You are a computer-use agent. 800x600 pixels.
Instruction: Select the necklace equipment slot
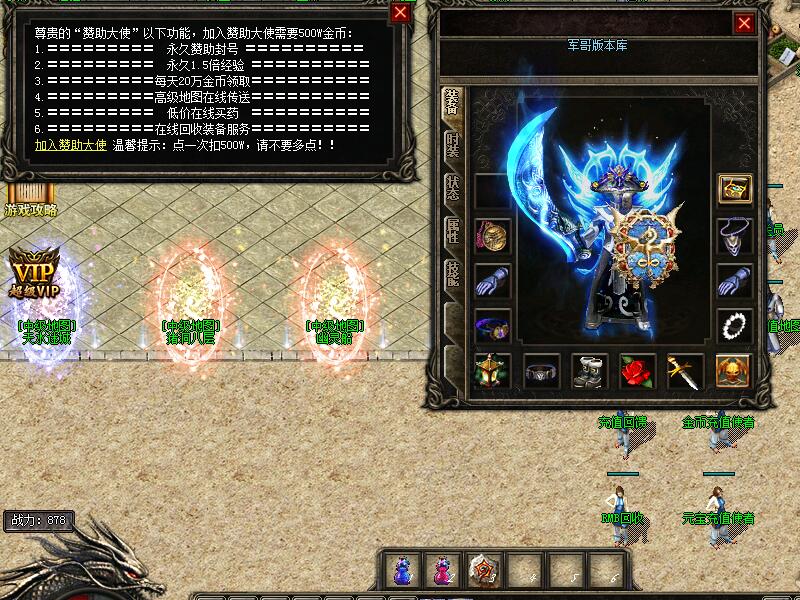pyautogui.click(x=735, y=236)
